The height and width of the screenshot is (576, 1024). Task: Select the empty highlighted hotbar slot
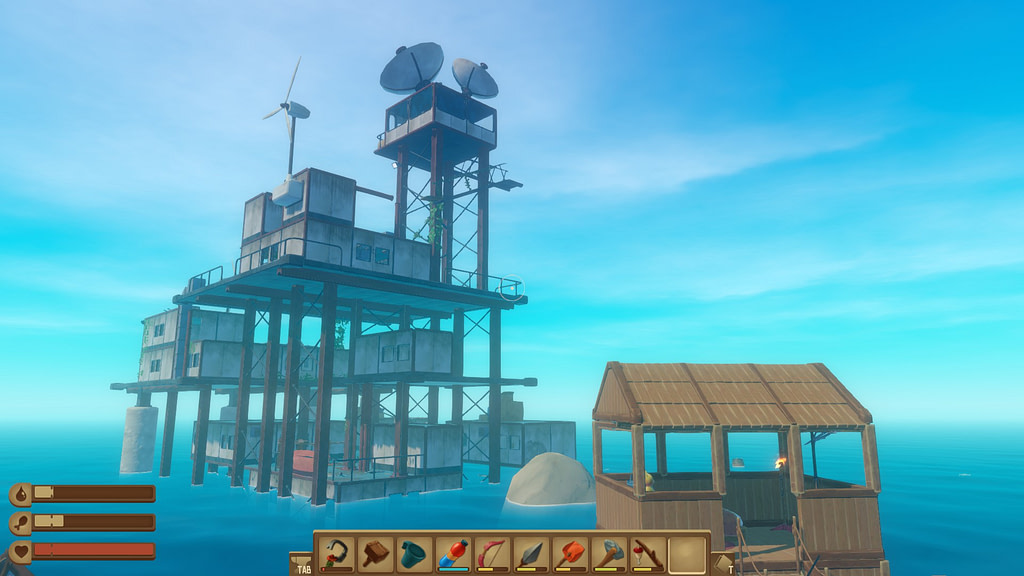click(687, 553)
